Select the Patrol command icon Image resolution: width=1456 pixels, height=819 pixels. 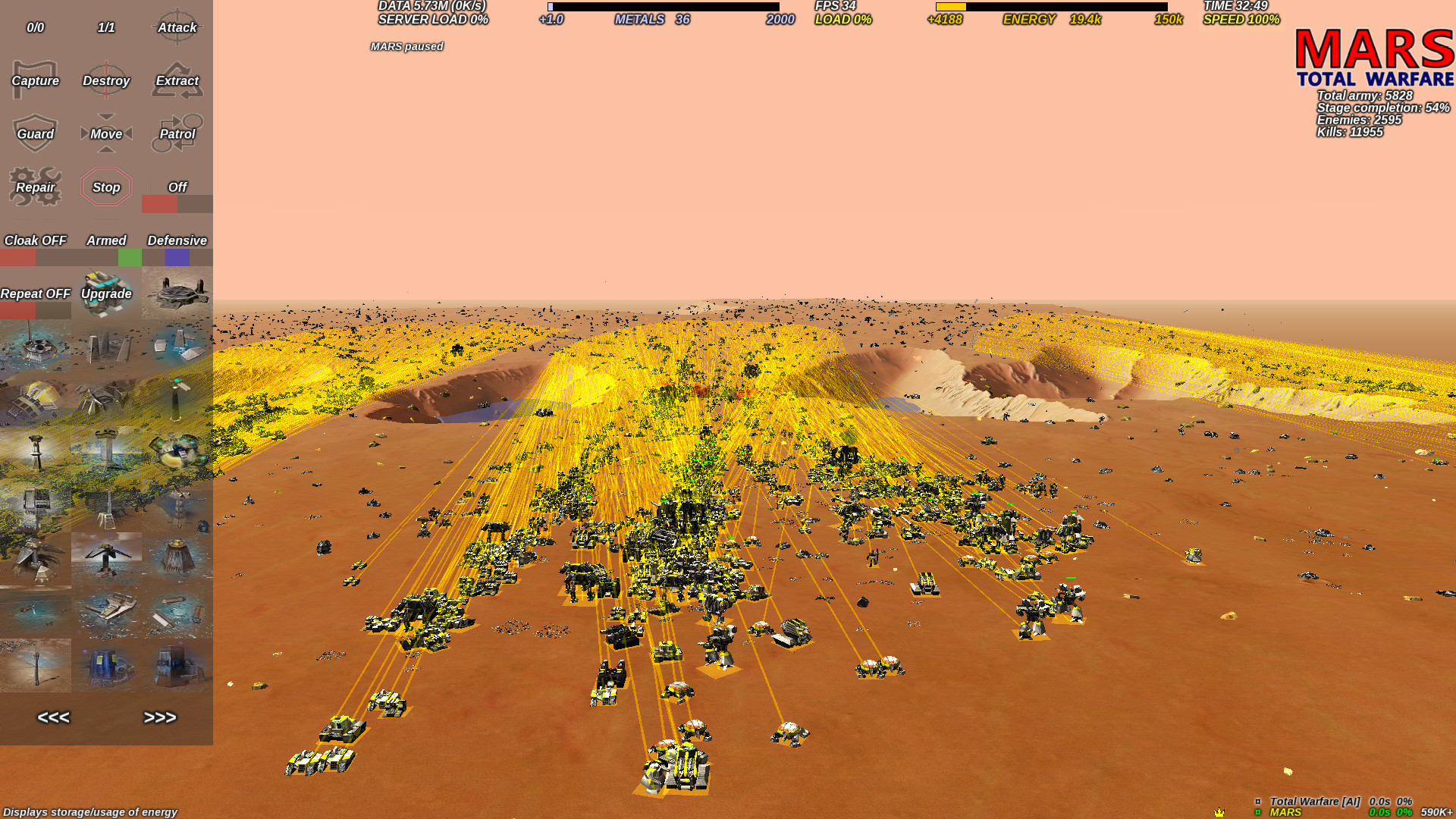coord(177,133)
